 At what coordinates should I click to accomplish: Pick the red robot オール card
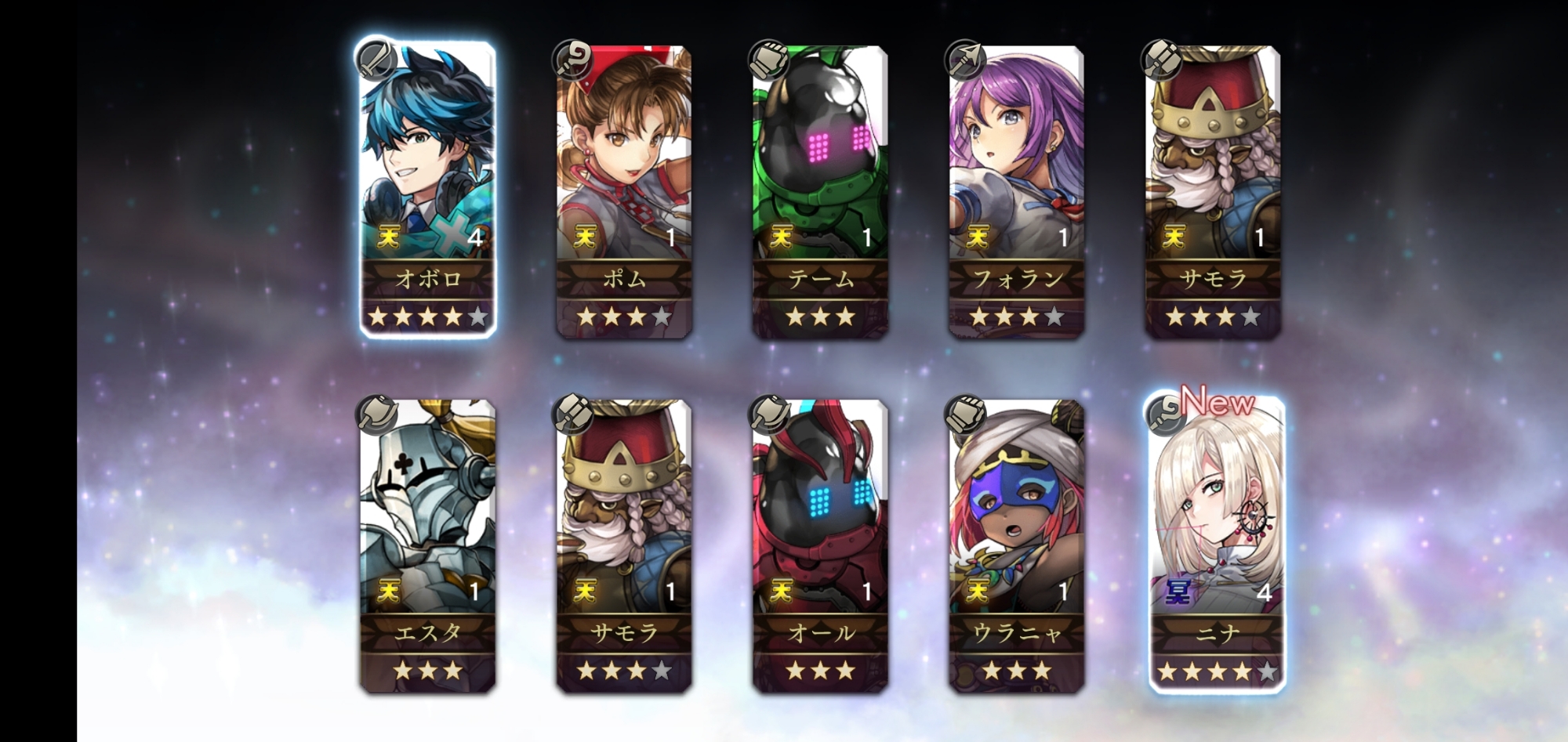pyautogui.click(x=820, y=545)
